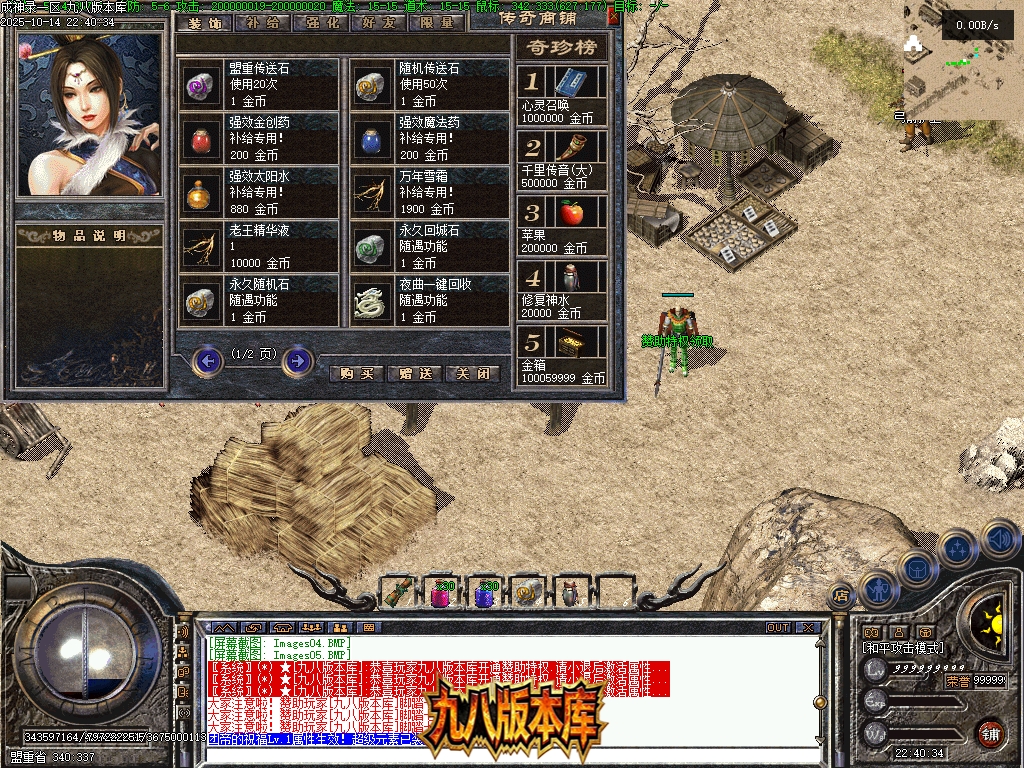Switch to the 补给 shop tab
This screenshot has height=768, width=1024.
point(262,22)
